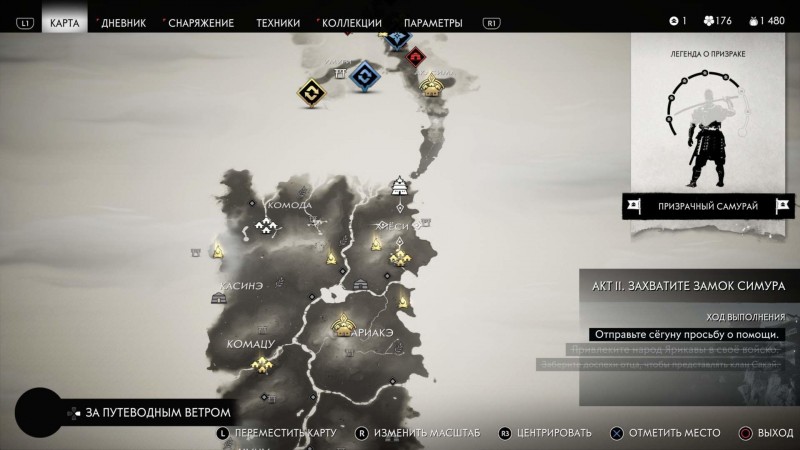Click the За путеводным ветром label
800x450 pixels.
pos(158,412)
